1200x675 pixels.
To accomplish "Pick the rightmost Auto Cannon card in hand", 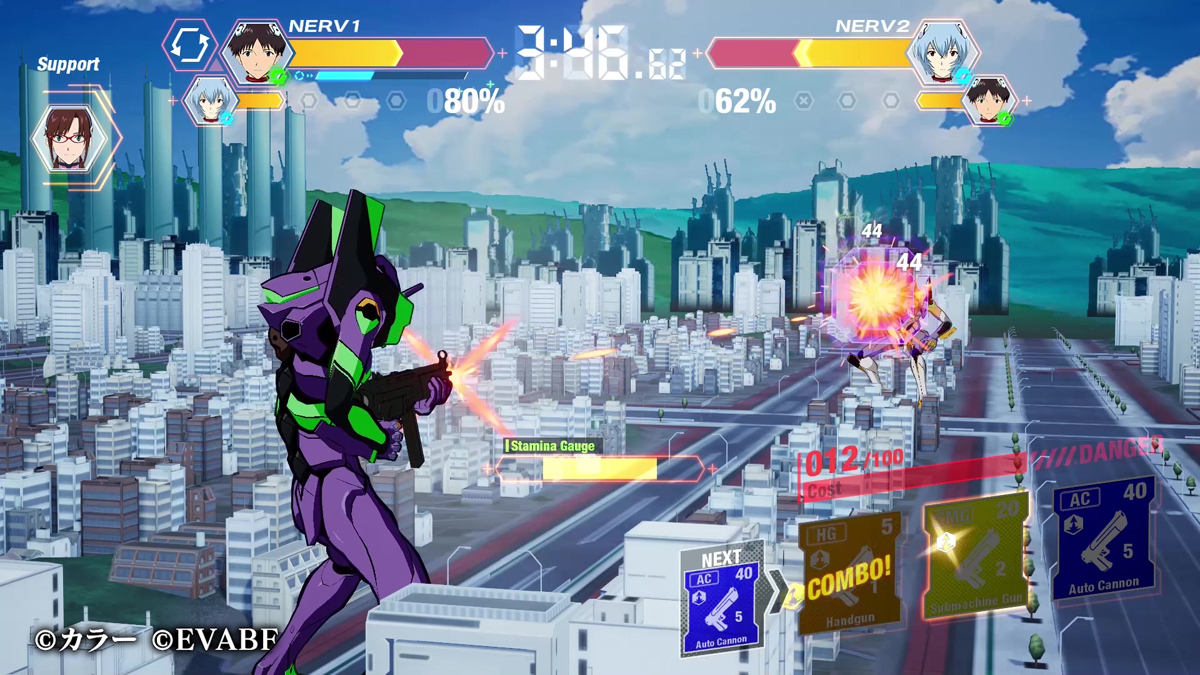I will tap(1103, 540).
